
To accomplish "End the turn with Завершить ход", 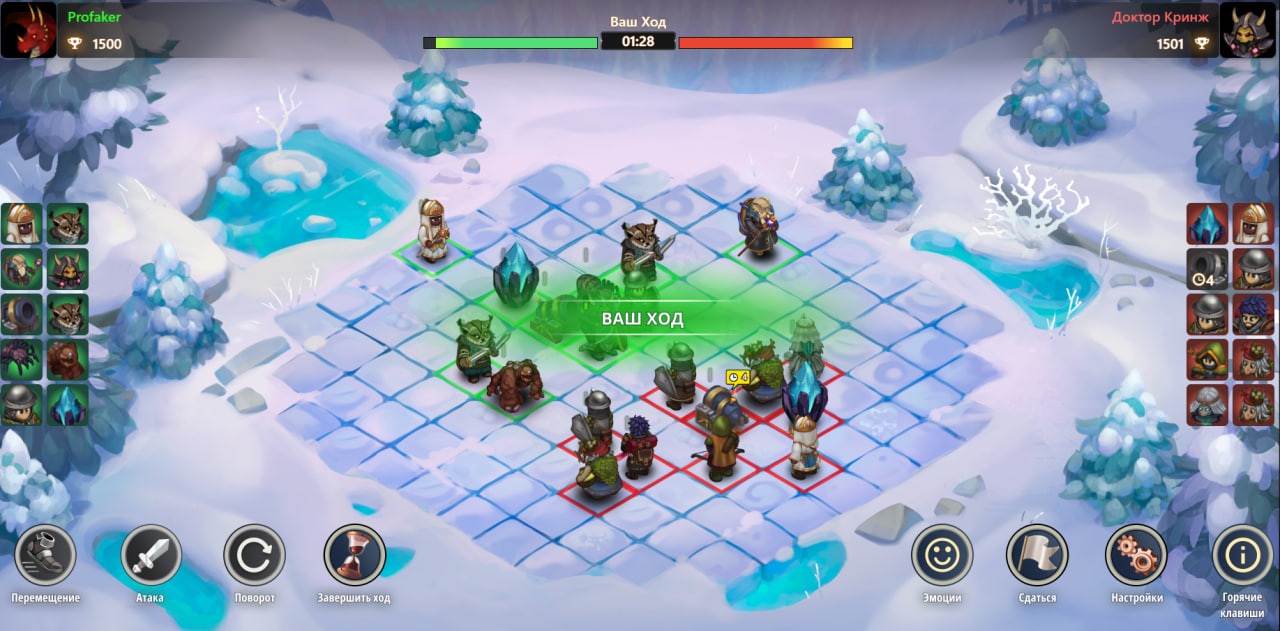I will point(354,555).
